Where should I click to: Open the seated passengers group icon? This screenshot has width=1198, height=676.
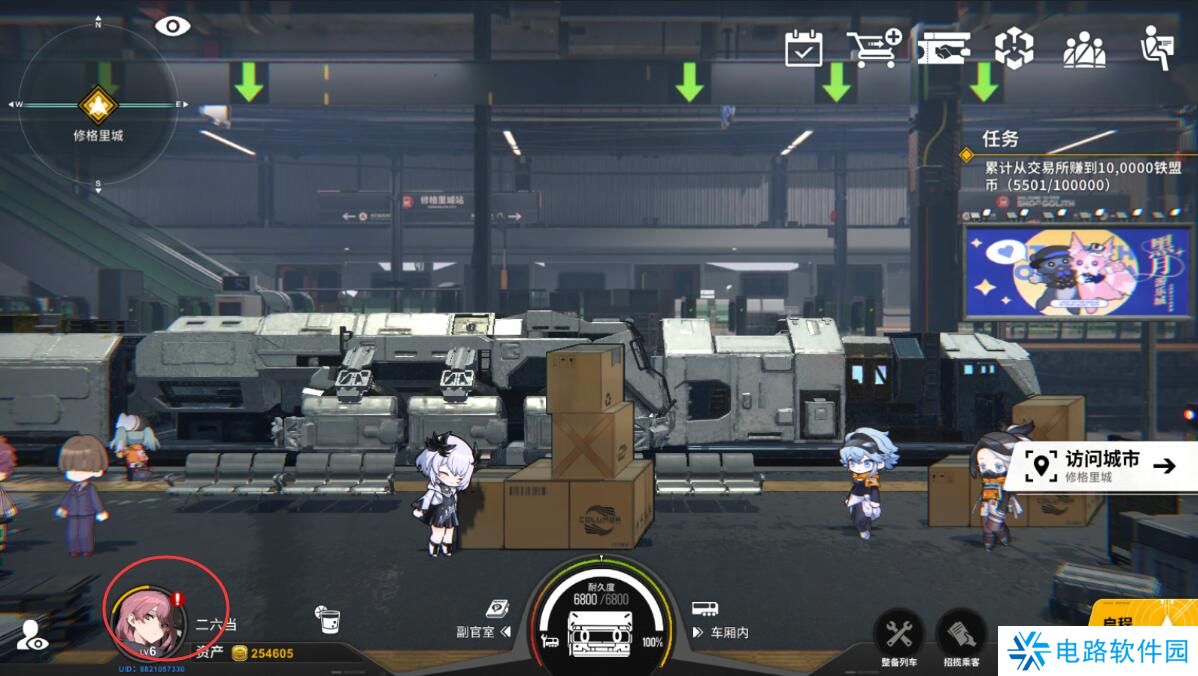(1084, 49)
